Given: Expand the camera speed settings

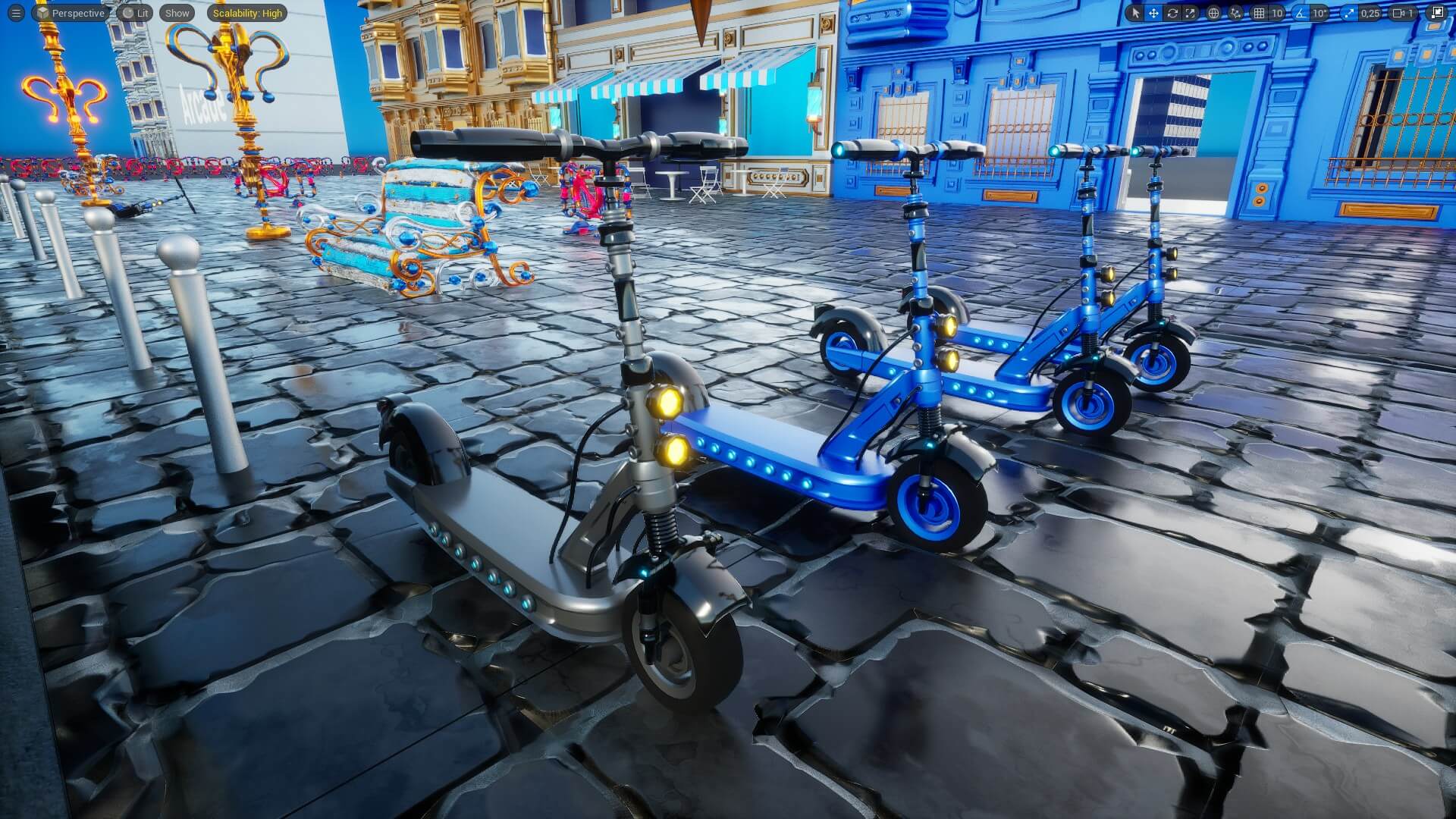Looking at the screenshot, I should pyautogui.click(x=1412, y=12).
